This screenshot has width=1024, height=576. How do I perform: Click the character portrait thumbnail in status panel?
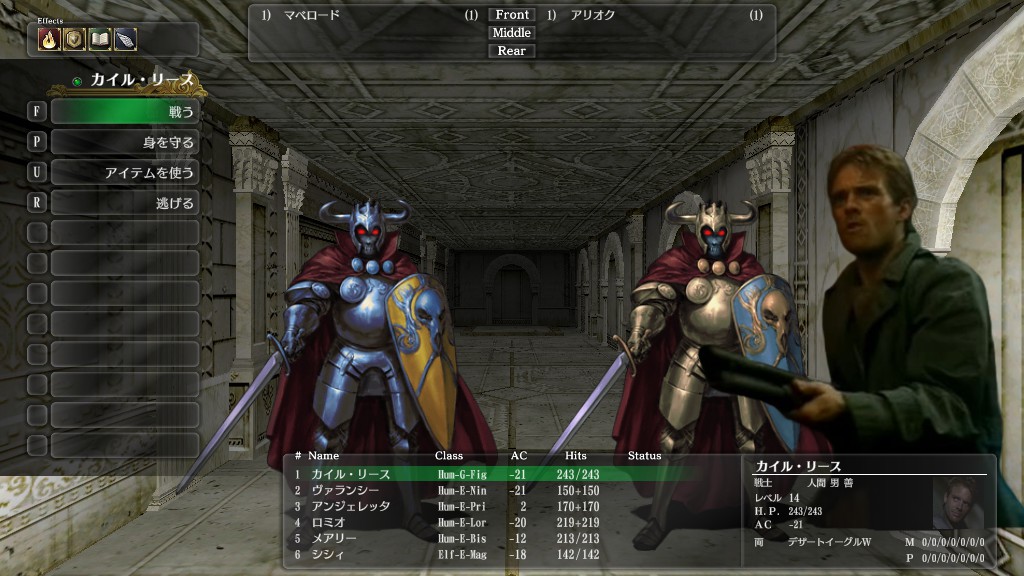tap(958, 502)
